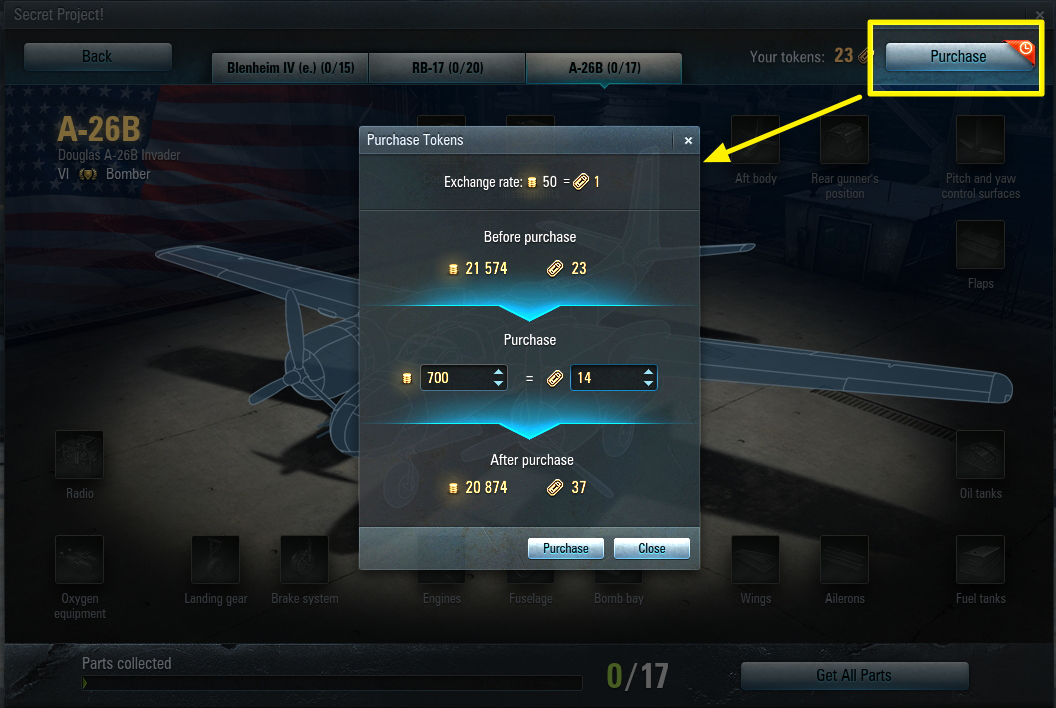Focus the token quantity field showing 14
Image resolution: width=1056 pixels, height=708 pixels.
[605, 378]
